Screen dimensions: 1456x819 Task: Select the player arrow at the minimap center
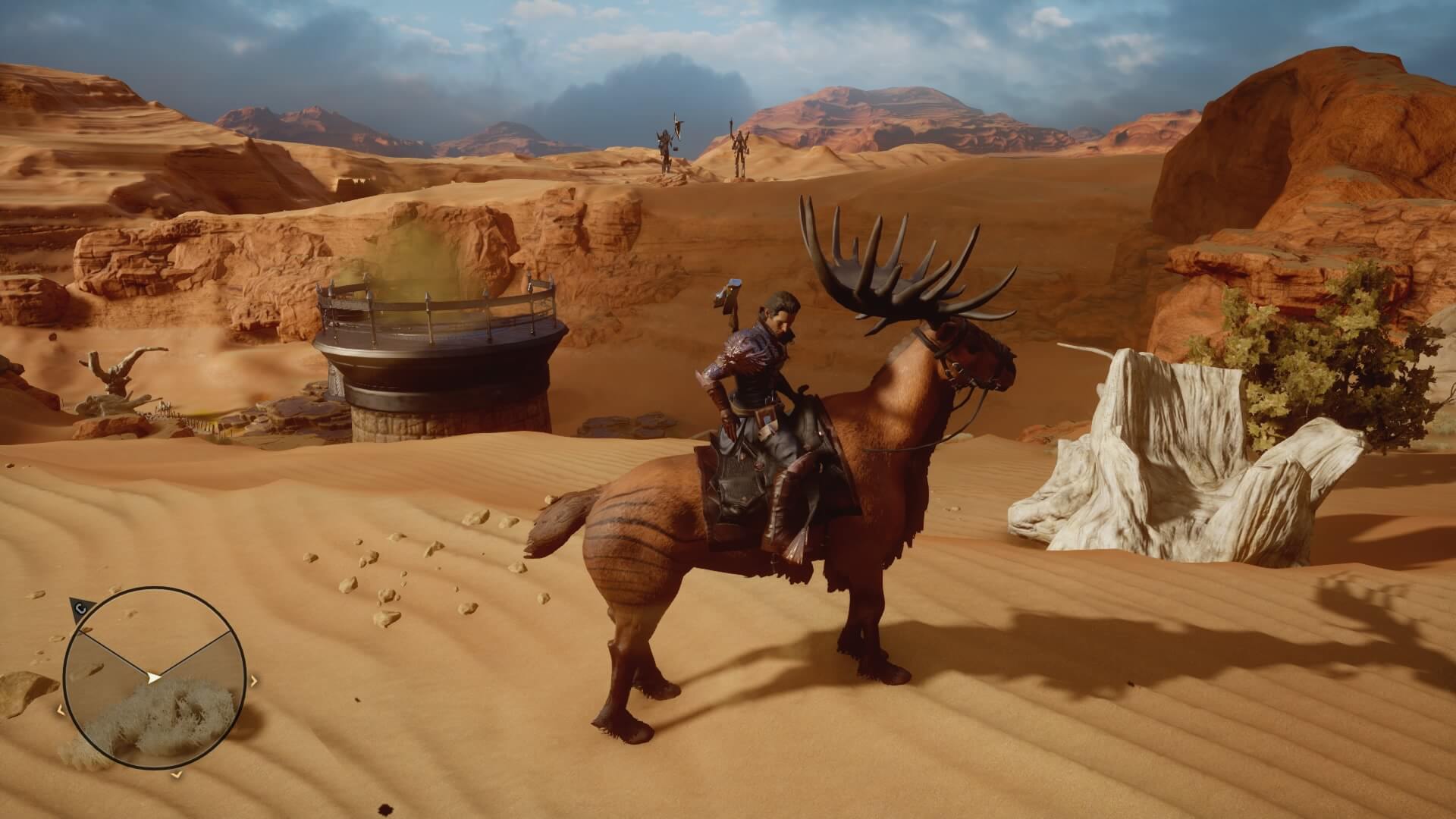click(x=153, y=676)
